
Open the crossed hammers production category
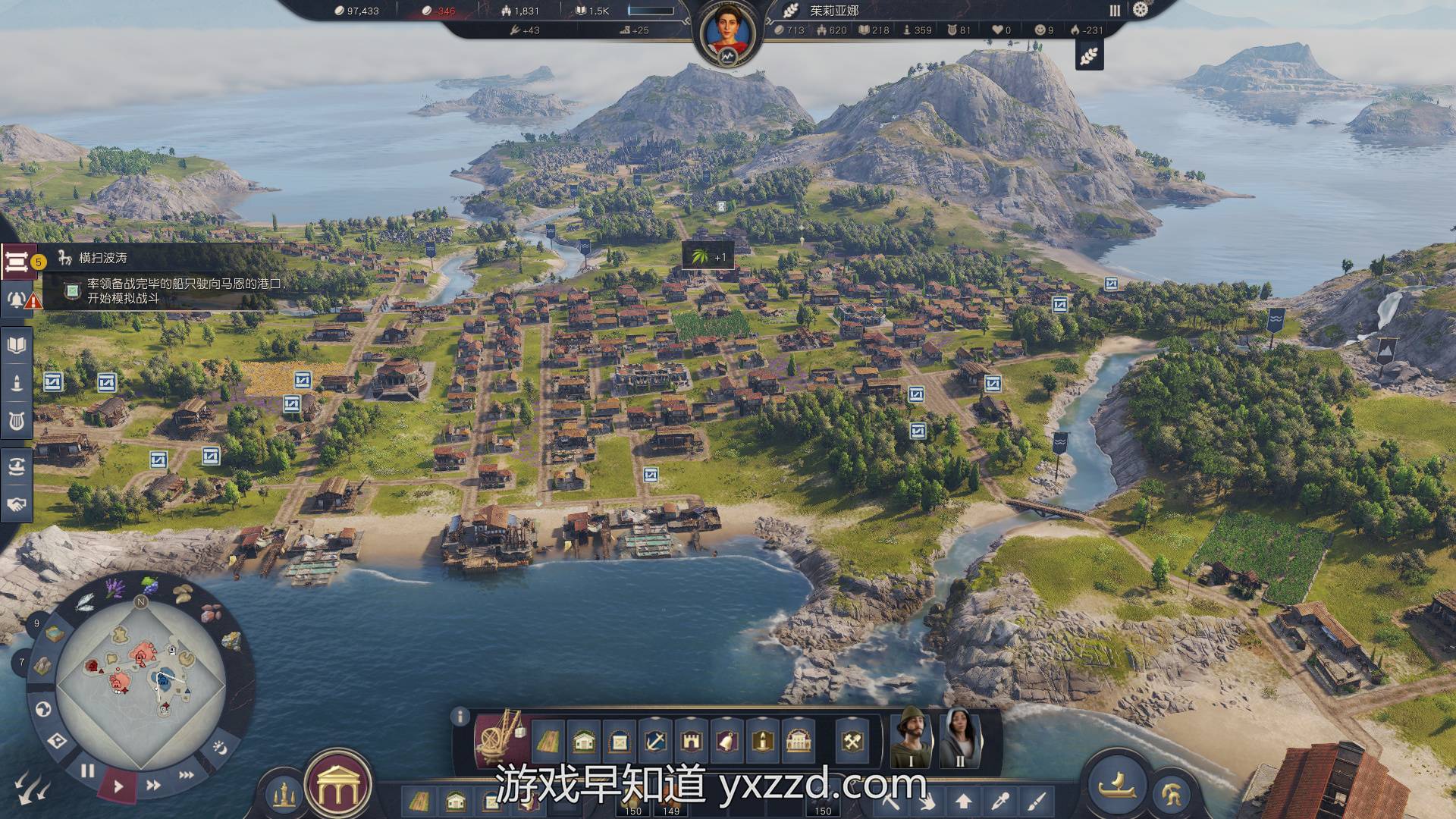853,740
